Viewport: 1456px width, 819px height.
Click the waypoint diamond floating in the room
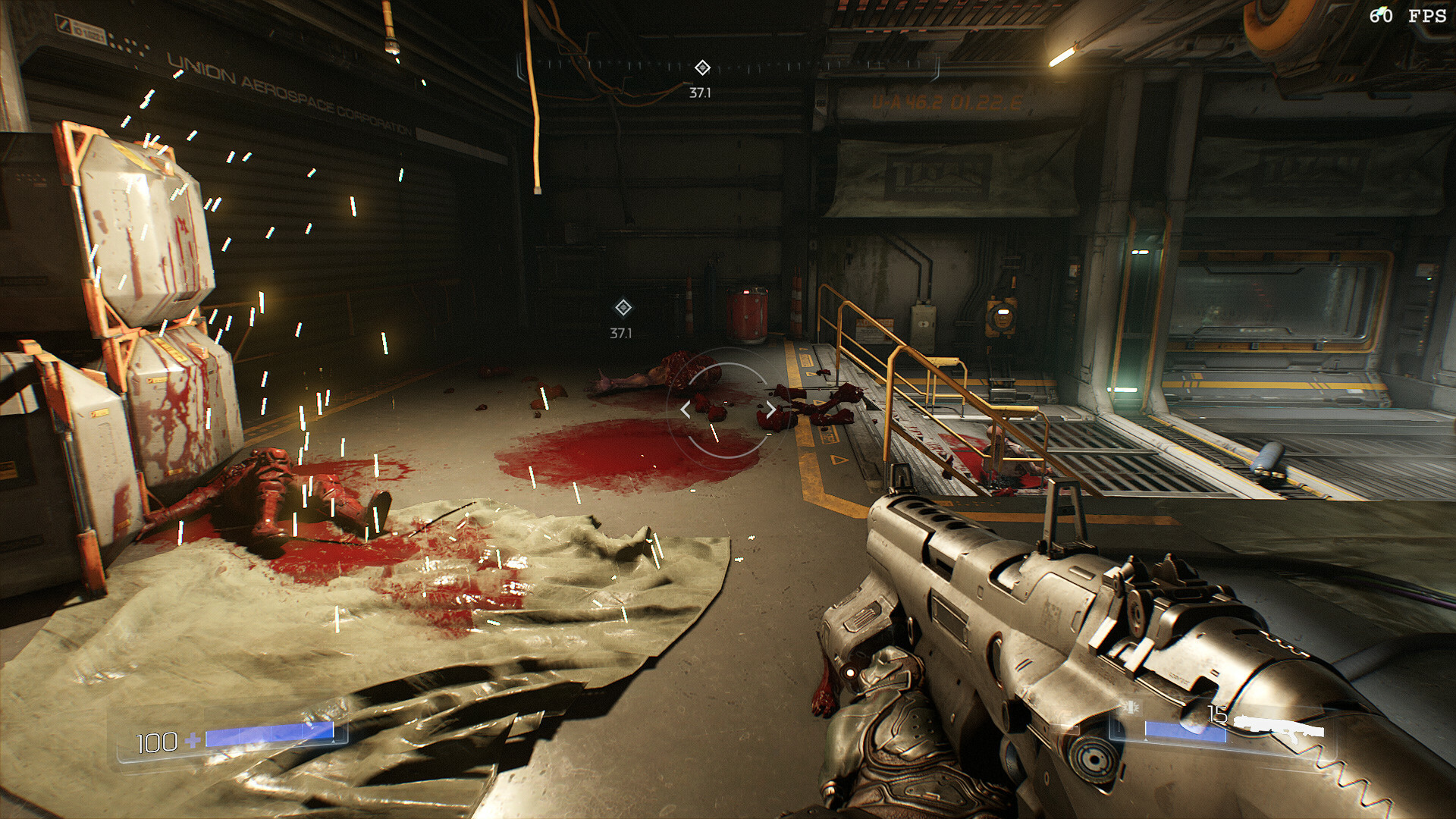[623, 308]
